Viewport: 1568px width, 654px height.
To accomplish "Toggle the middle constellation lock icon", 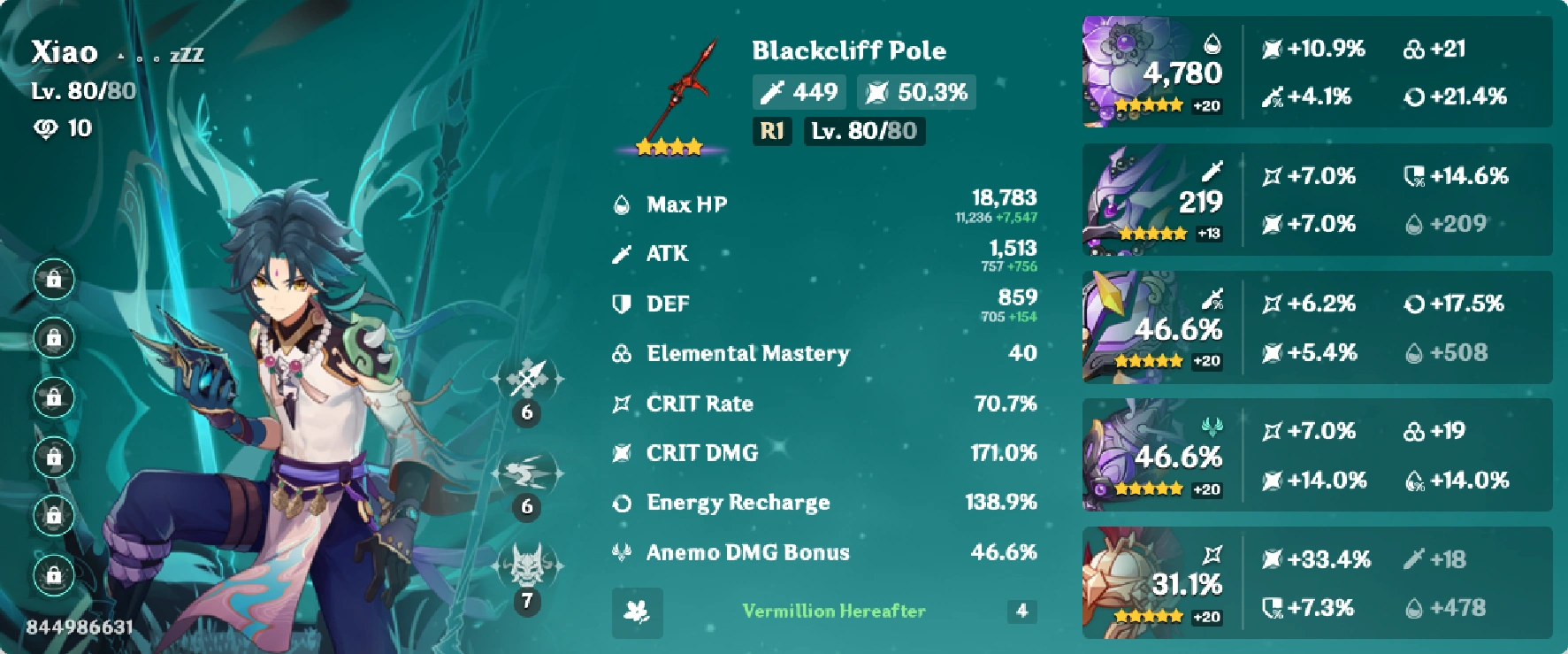I will coord(55,397).
